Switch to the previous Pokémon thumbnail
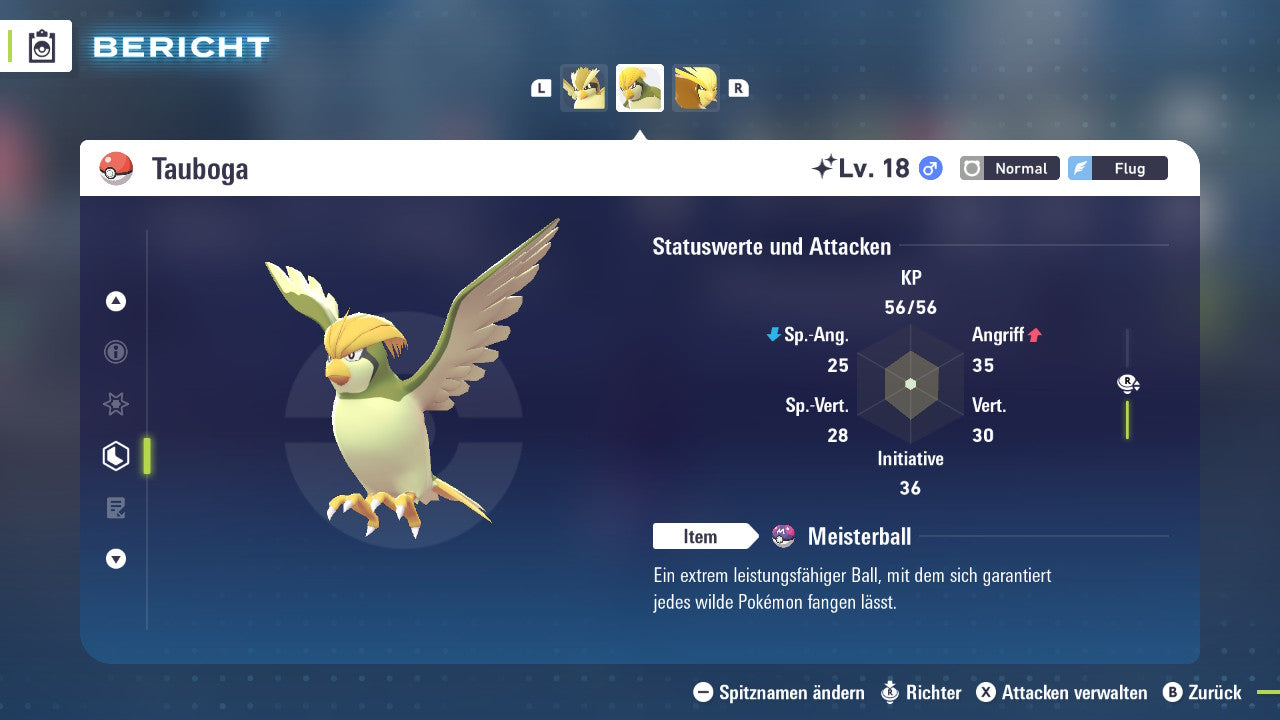1280x720 pixels. (584, 87)
